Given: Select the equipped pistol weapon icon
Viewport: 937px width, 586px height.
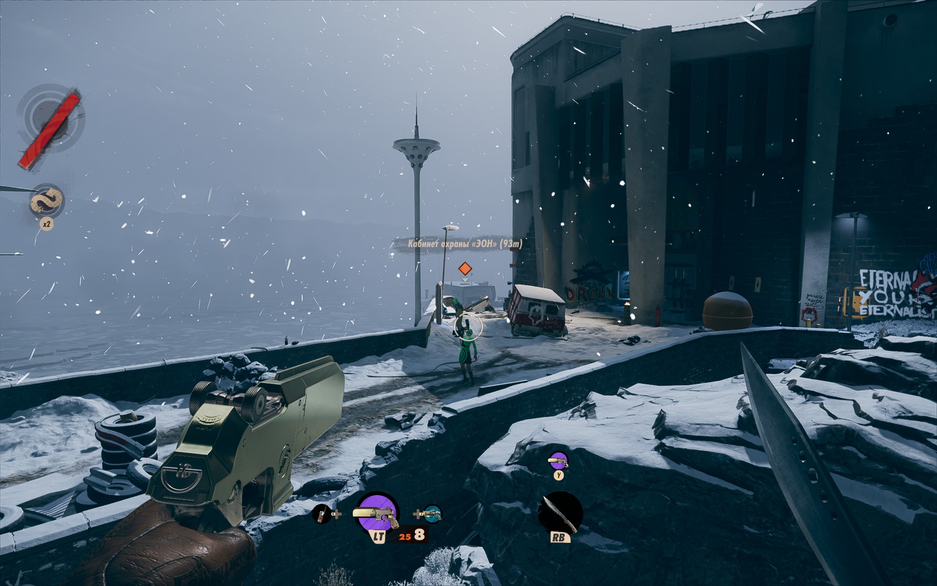Looking at the screenshot, I should (377, 513).
